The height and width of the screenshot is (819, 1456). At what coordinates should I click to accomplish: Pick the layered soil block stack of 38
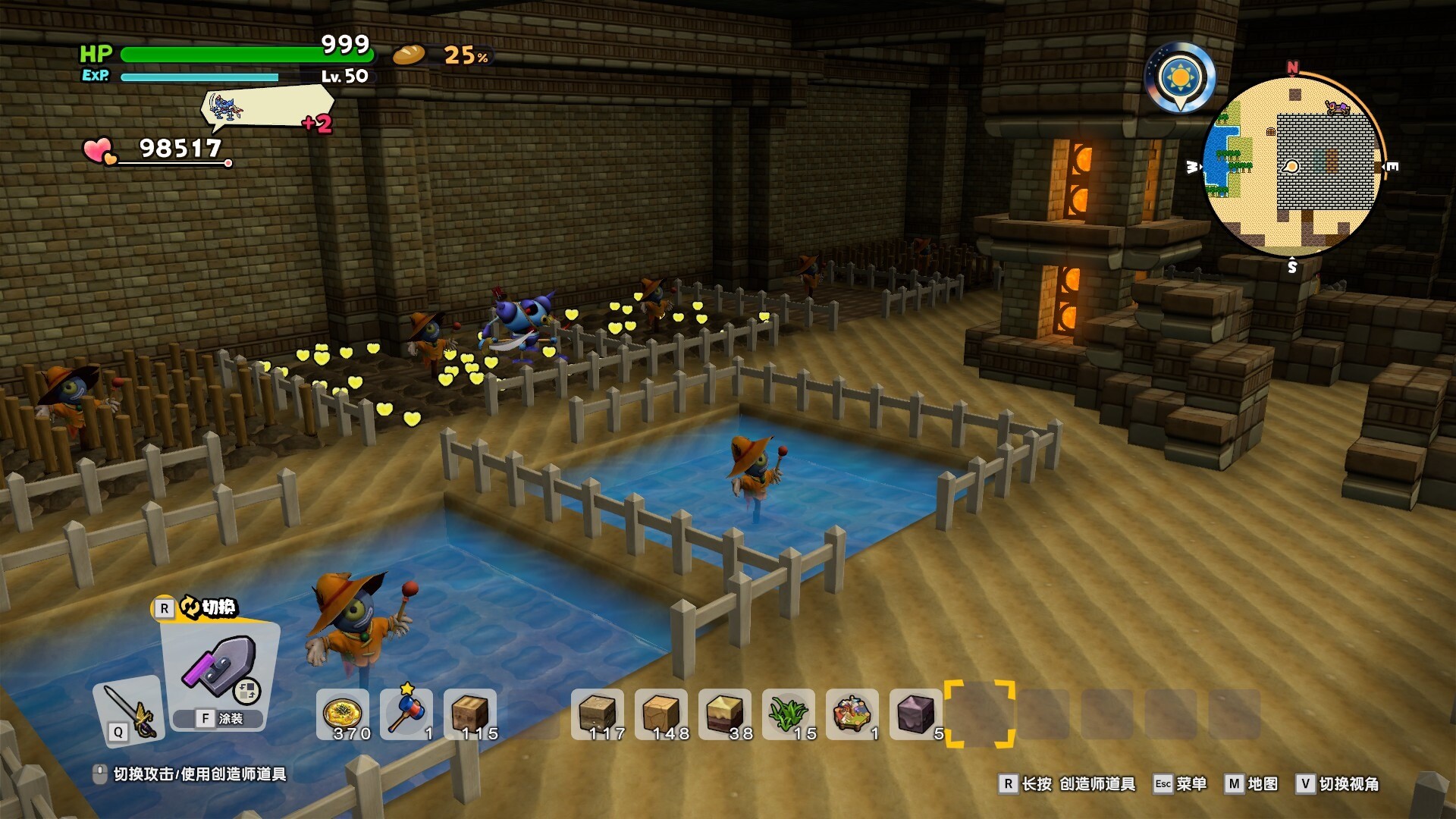pyautogui.click(x=725, y=714)
